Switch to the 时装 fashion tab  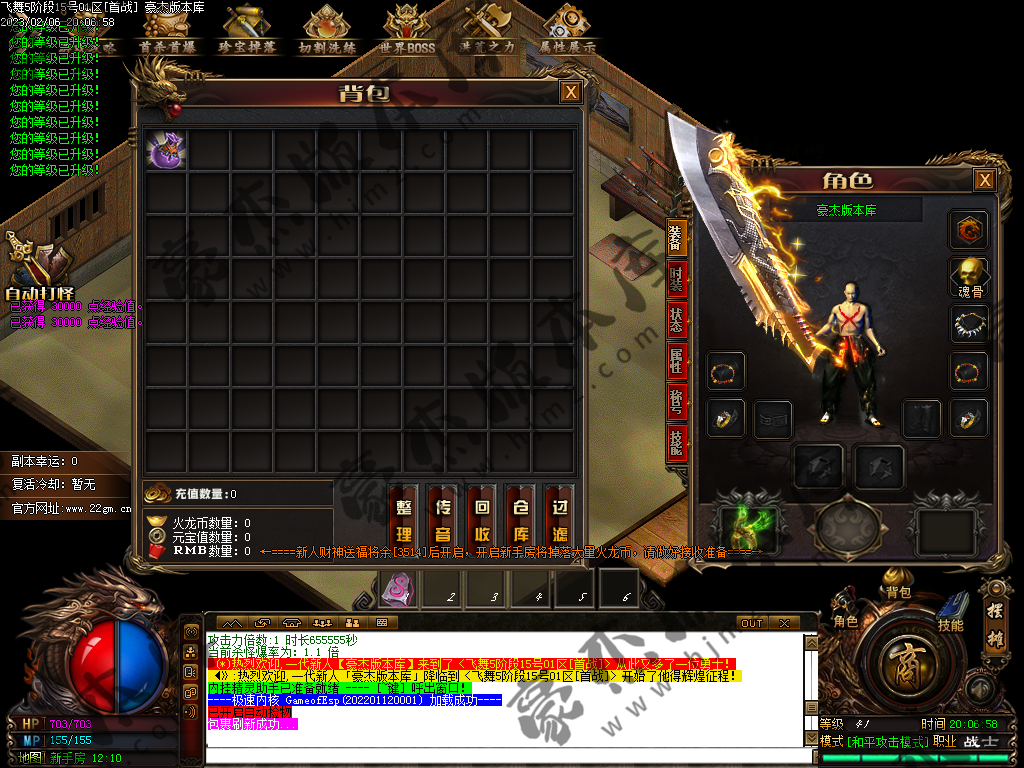point(677,281)
